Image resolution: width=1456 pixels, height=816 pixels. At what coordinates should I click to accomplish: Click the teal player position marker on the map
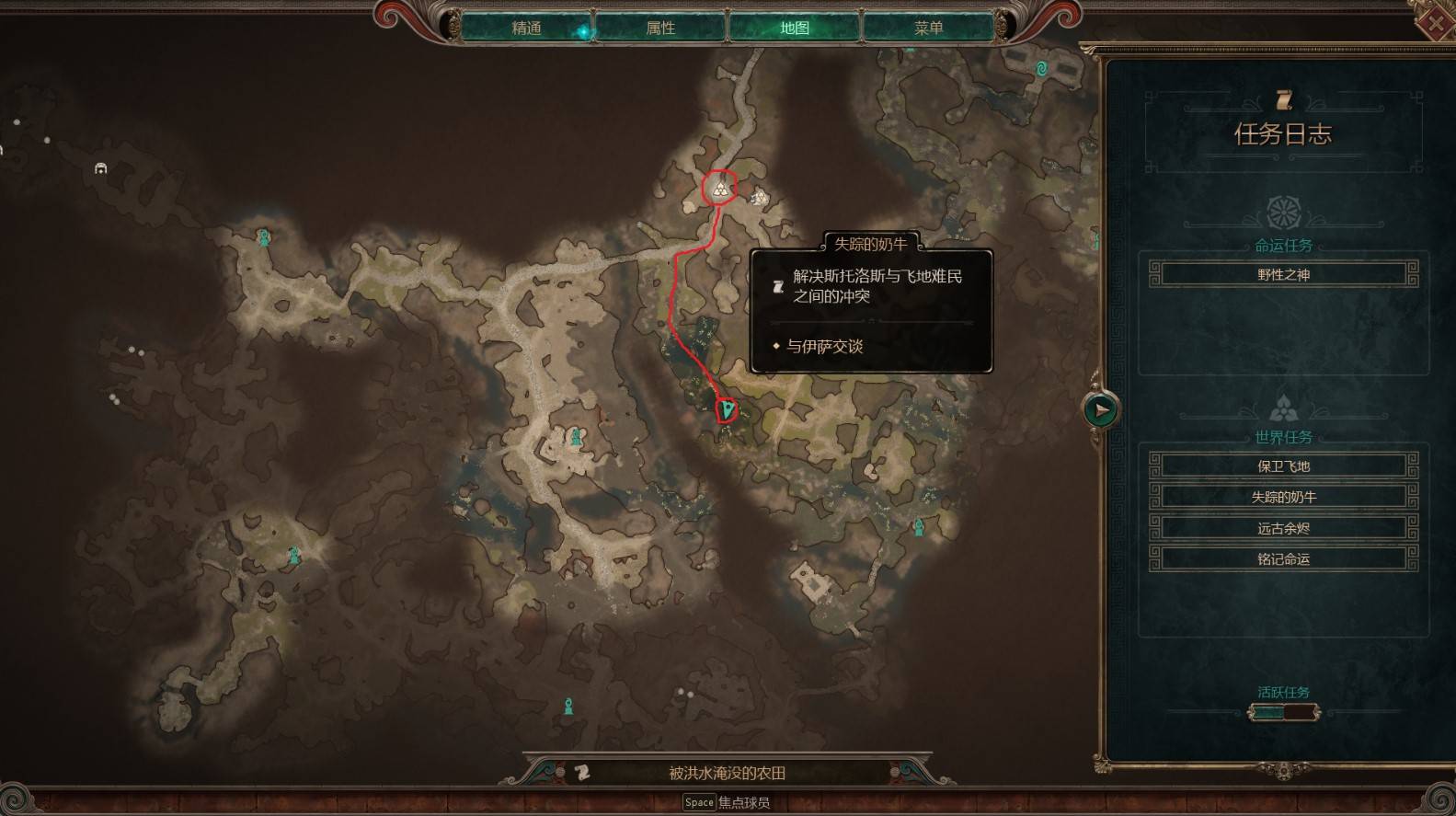728,408
